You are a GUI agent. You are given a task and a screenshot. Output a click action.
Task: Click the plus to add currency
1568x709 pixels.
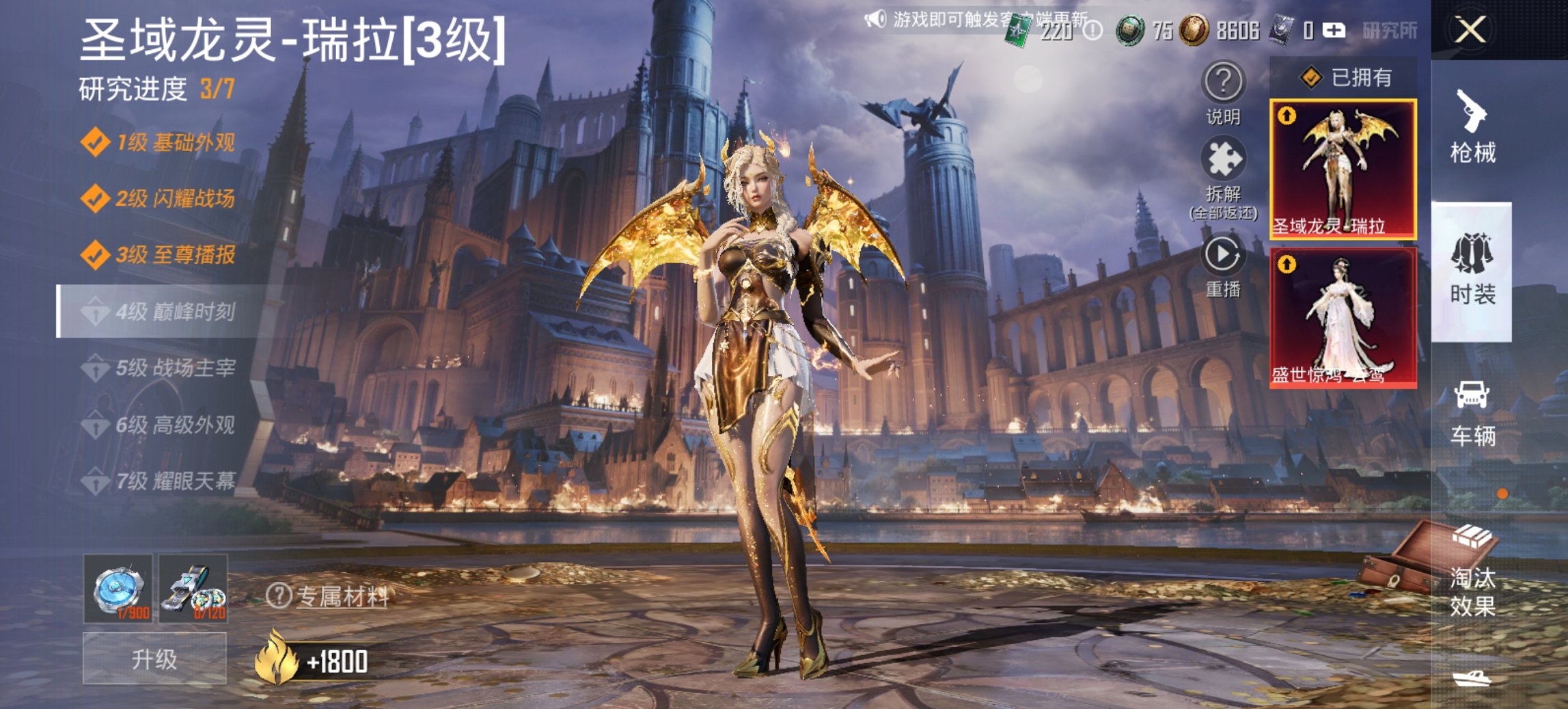[x=1336, y=29]
